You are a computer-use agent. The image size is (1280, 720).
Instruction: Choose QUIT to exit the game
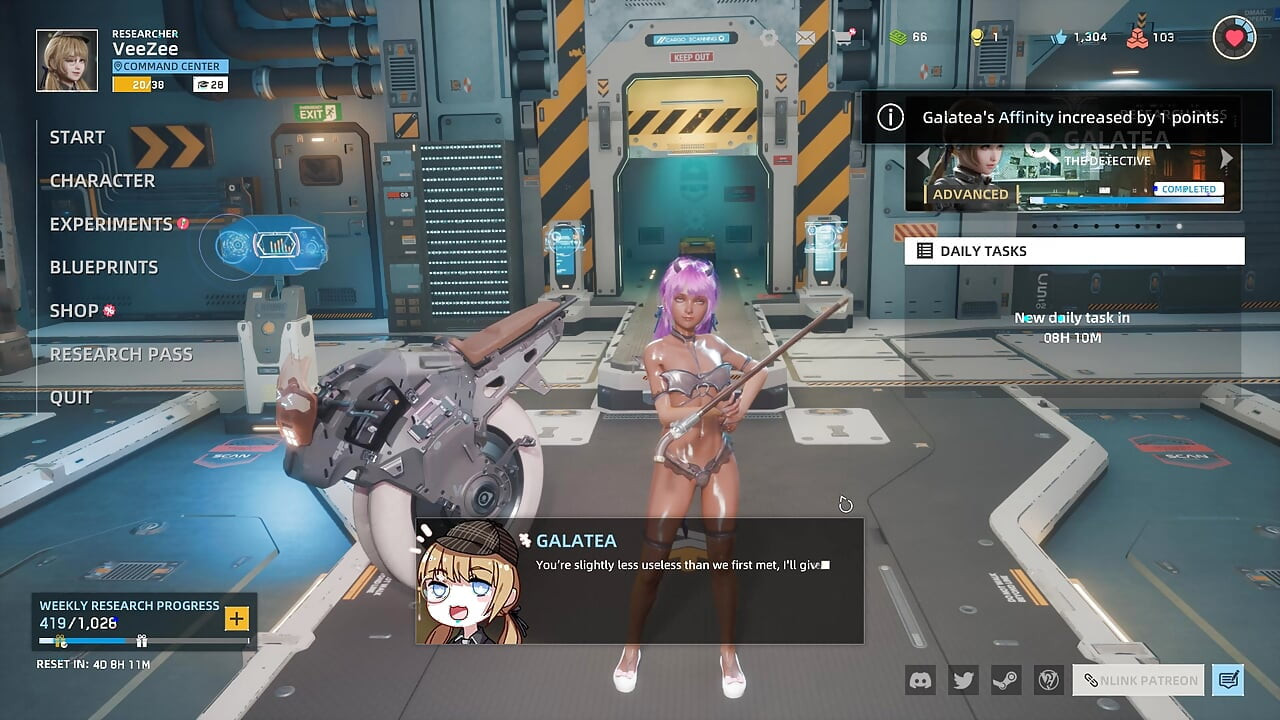(71, 397)
